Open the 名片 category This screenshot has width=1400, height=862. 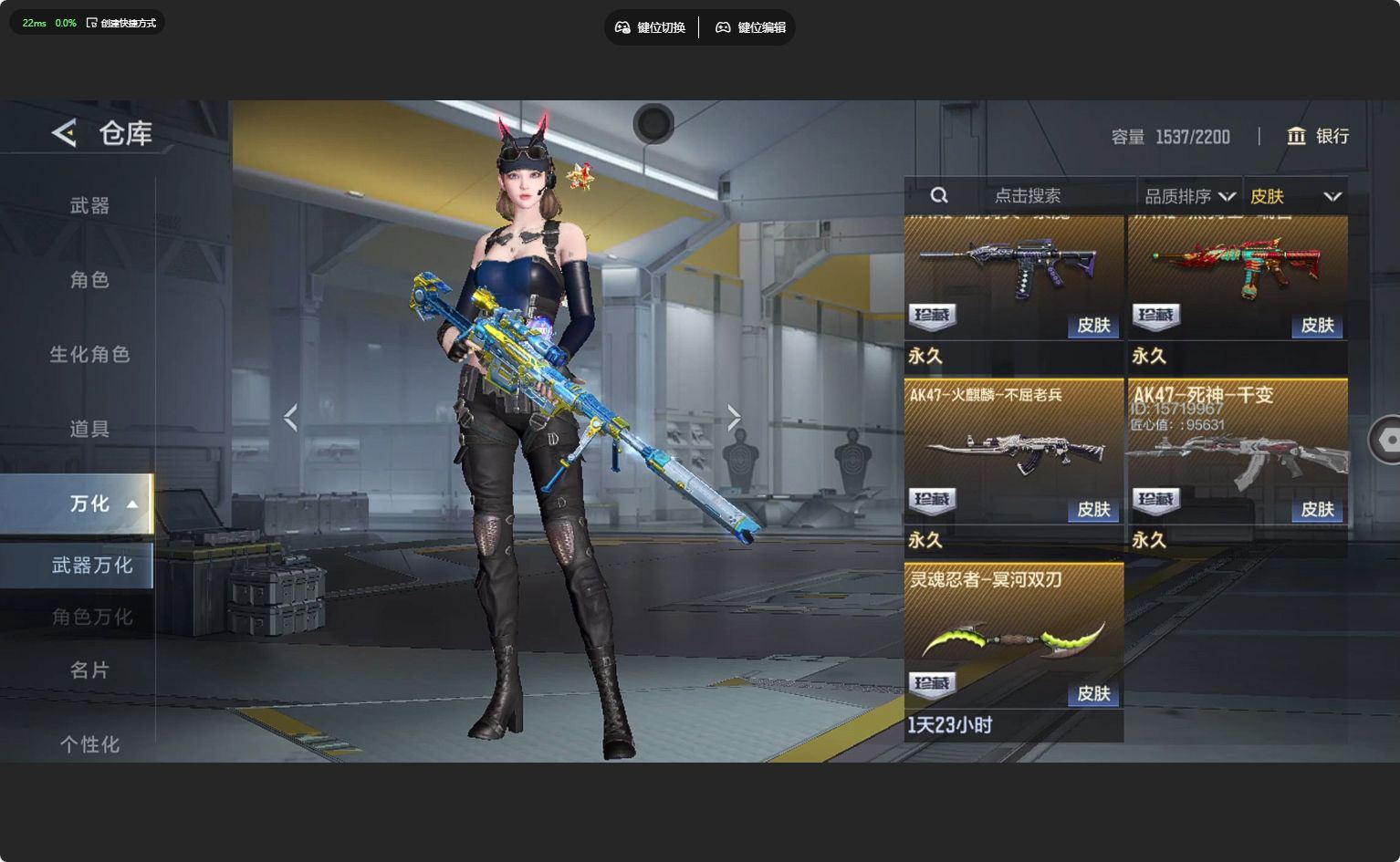pos(89,670)
